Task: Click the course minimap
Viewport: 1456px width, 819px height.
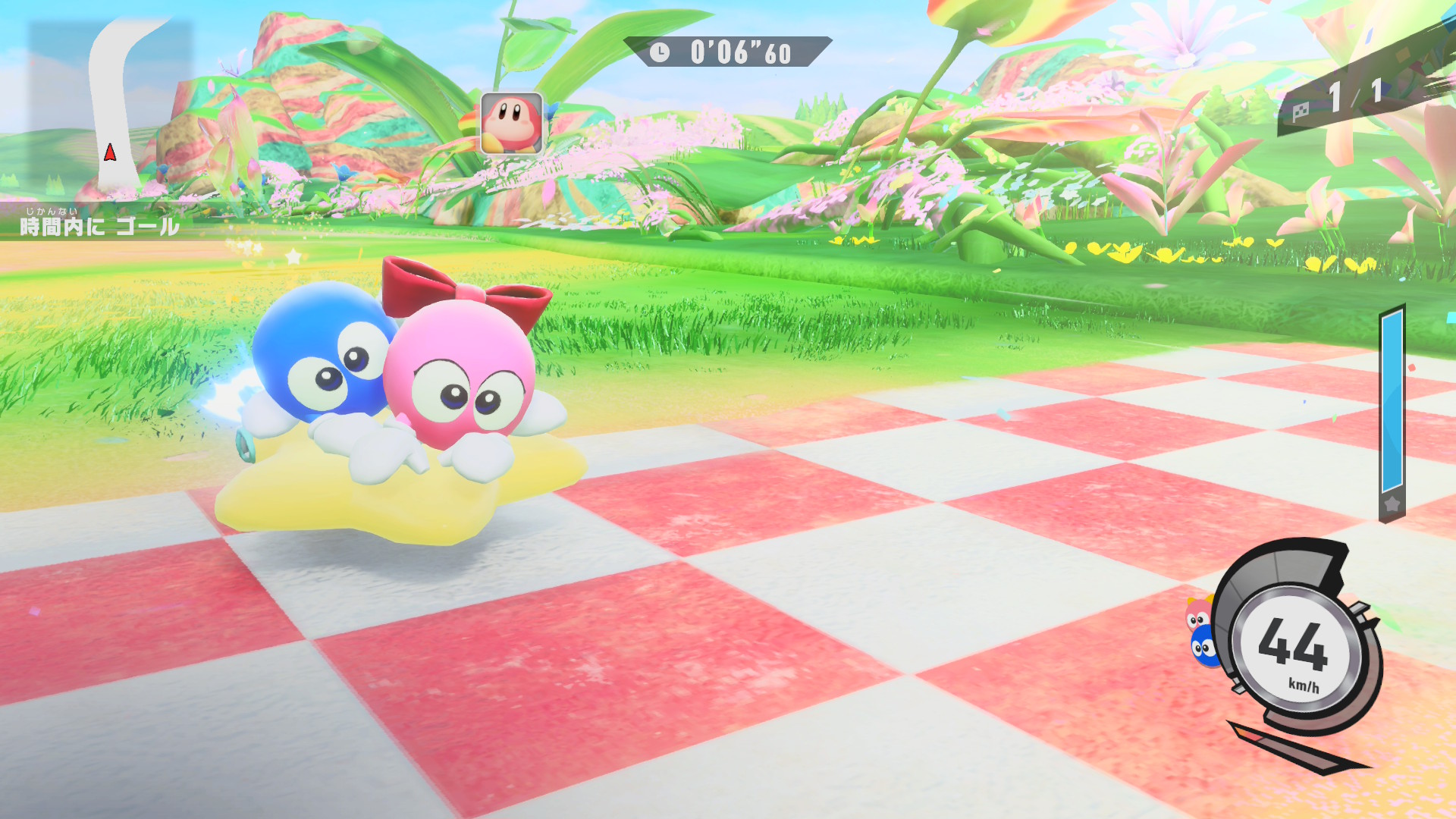Action: click(x=111, y=106)
